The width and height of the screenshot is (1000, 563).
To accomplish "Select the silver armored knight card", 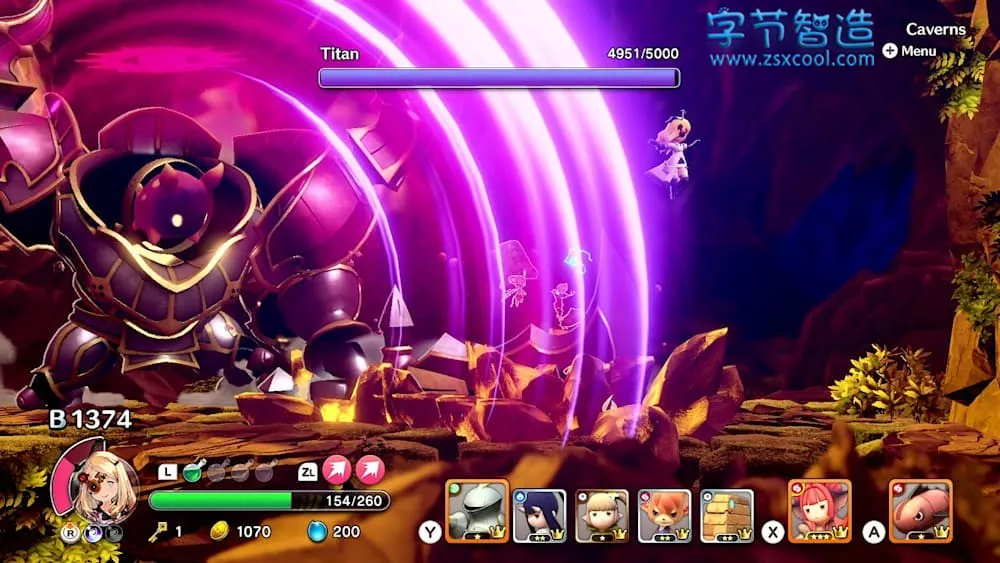I will coord(477,512).
